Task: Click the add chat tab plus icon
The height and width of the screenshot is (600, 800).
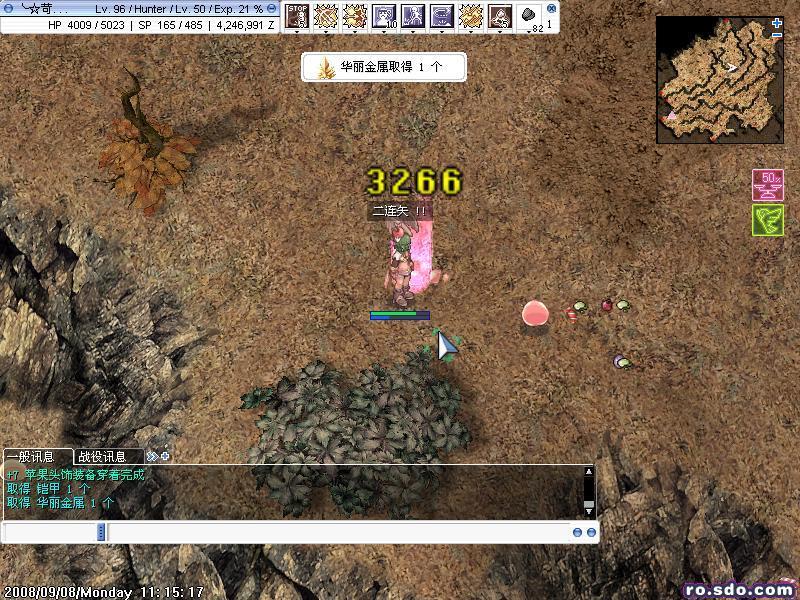Action: pyautogui.click(x=164, y=456)
